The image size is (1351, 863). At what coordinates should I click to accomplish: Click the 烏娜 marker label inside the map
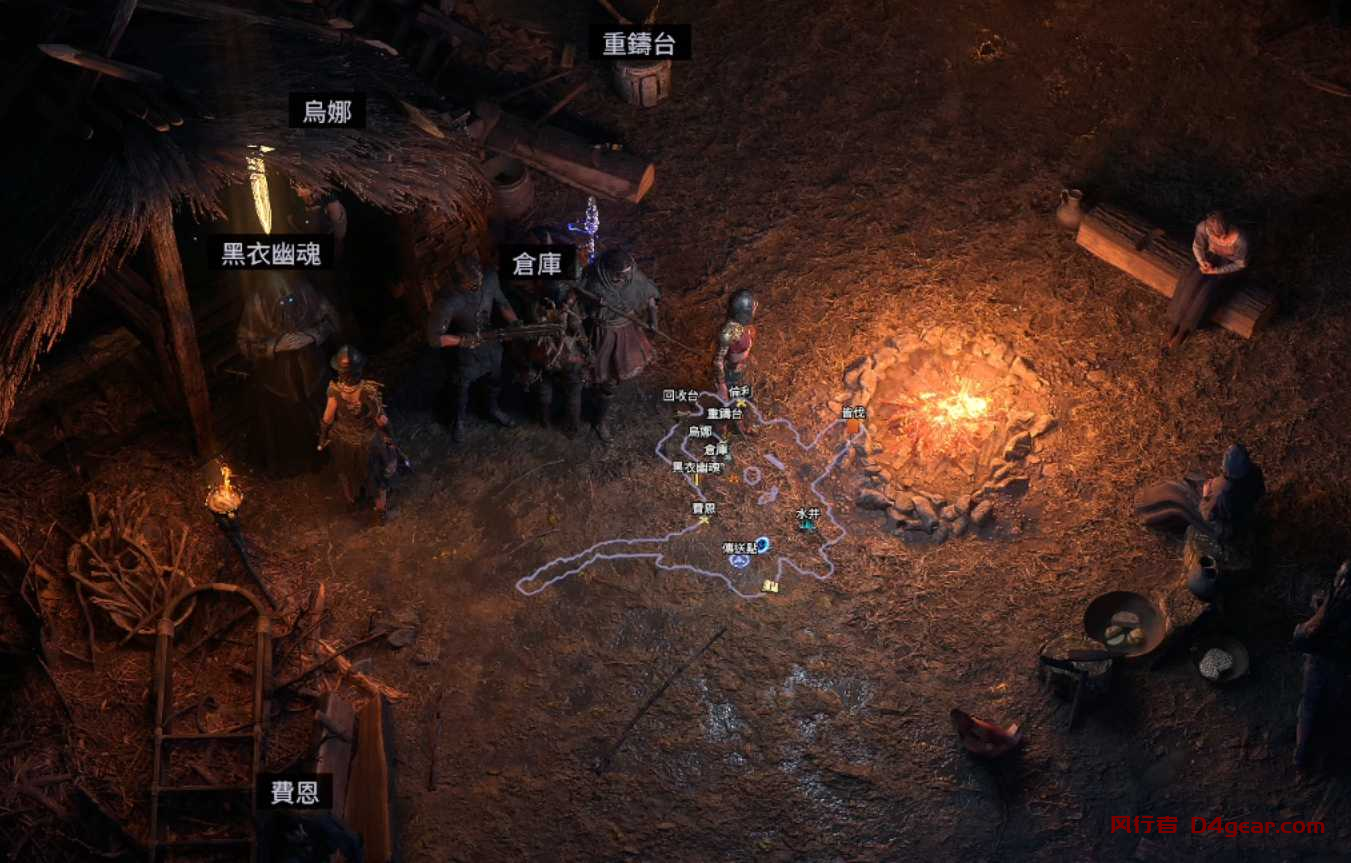point(701,431)
